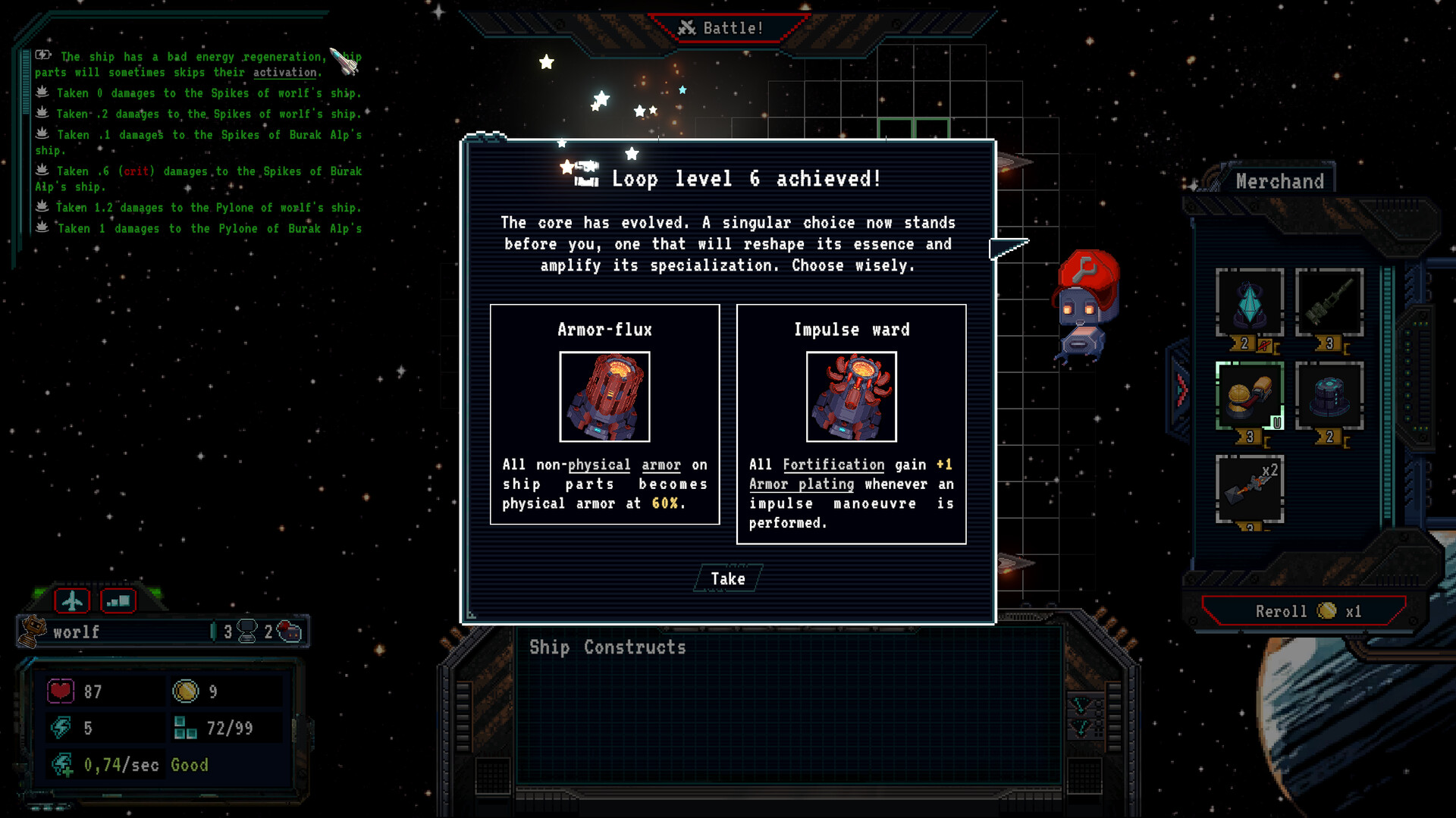The width and height of the screenshot is (1456, 818).
Task: Click the red arrow on the merchant panel edge
Action: 1181,390
